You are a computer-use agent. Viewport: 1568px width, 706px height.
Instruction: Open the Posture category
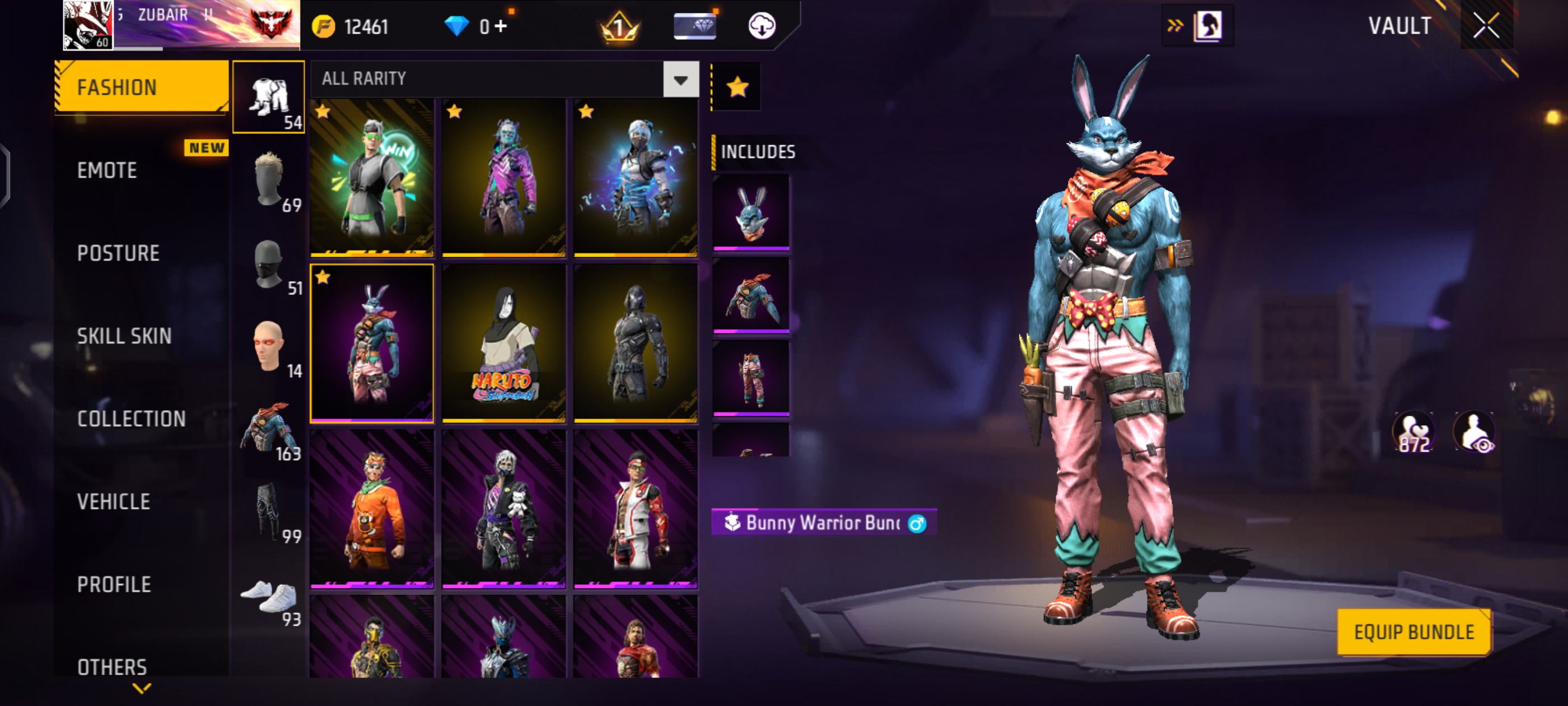tap(118, 253)
